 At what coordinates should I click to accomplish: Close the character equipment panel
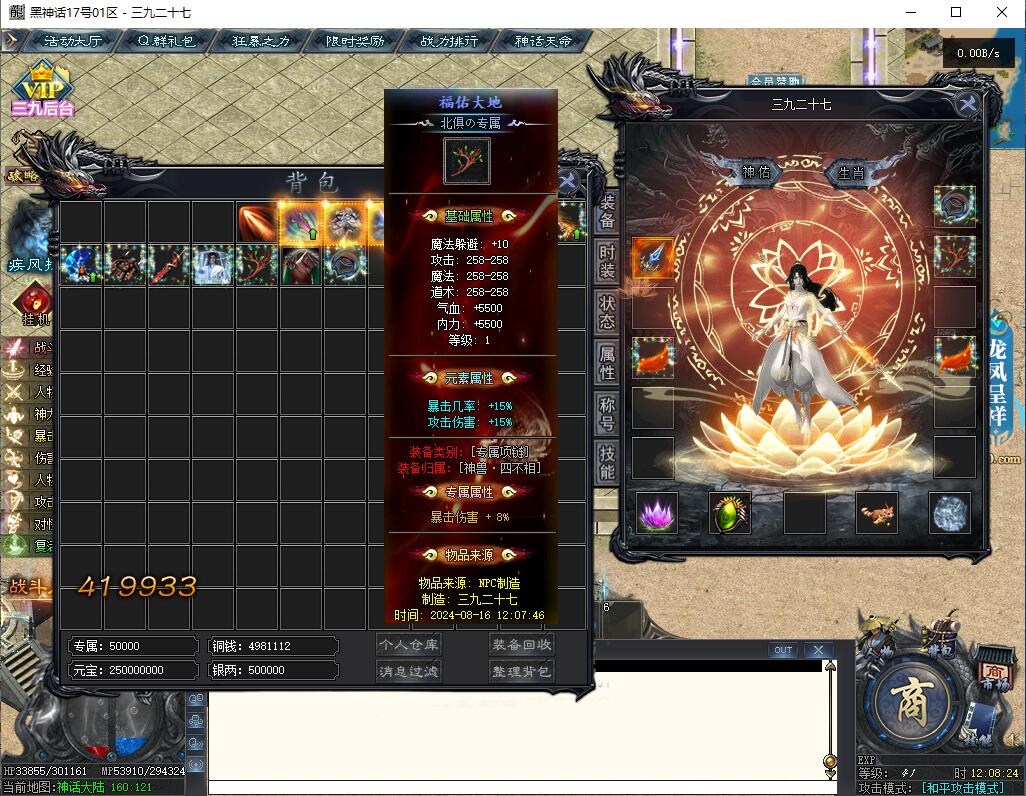(x=967, y=103)
